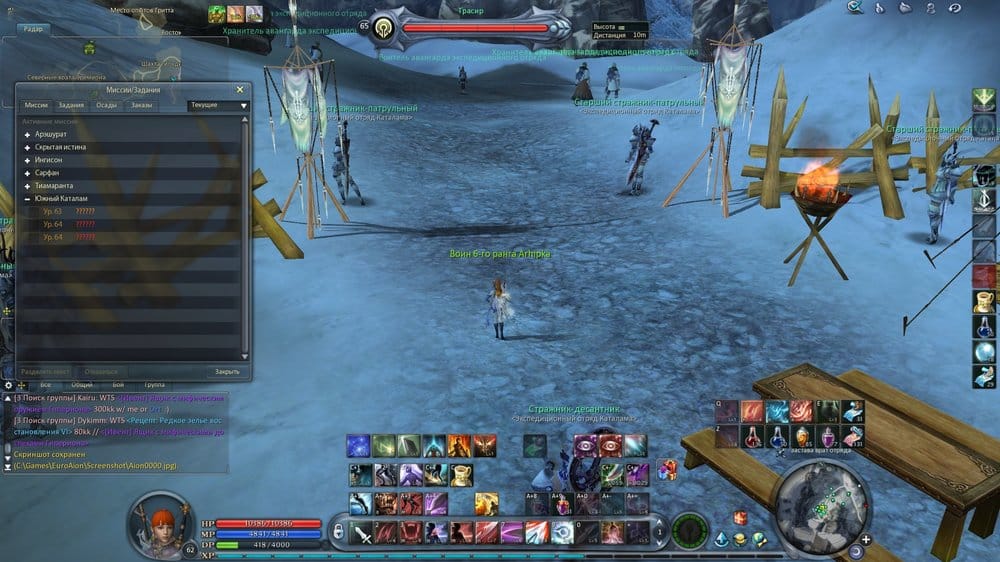Expand the Скрытая истина mission group
This screenshot has width=1000, height=562.
pyautogui.click(x=28, y=146)
